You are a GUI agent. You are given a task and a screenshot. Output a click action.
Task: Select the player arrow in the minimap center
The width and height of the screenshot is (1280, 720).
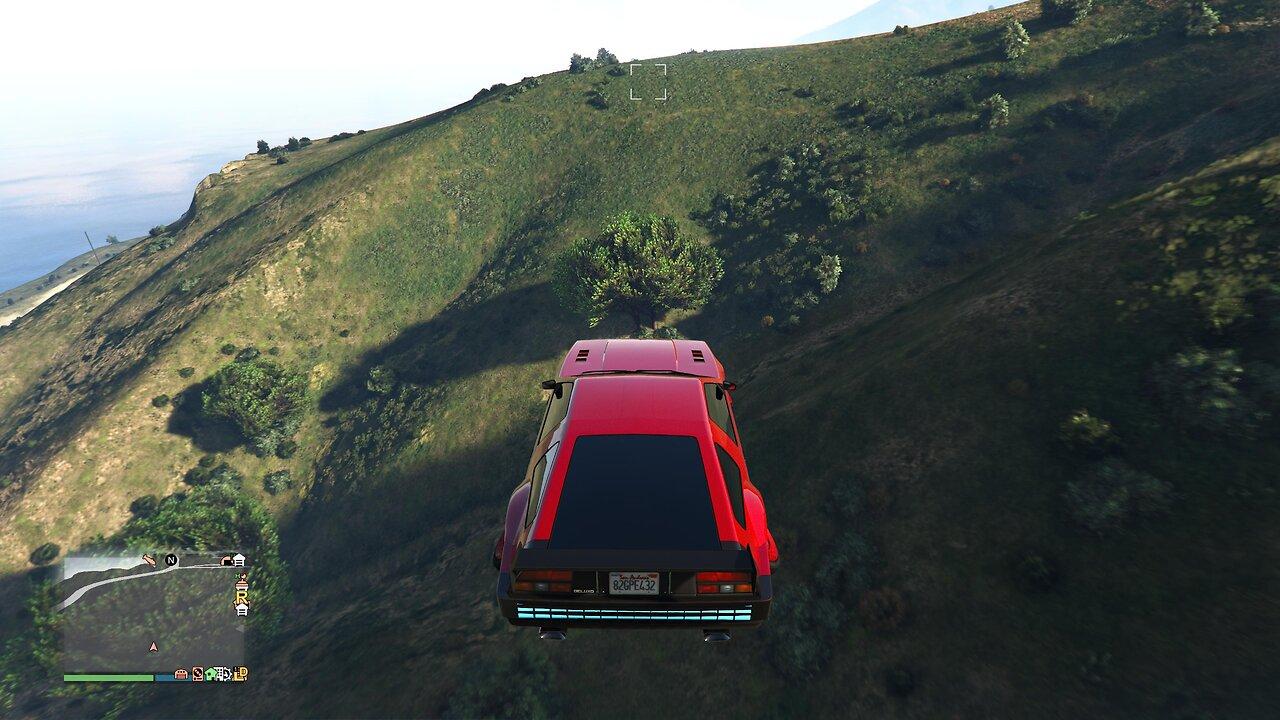coord(153,646)
